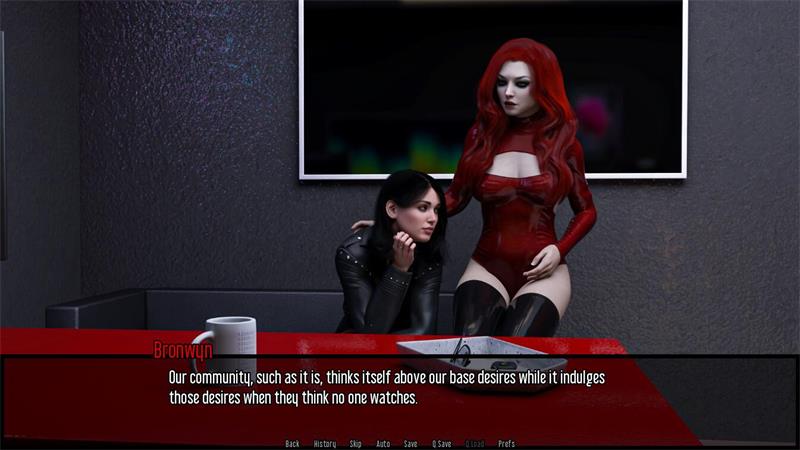The image size is (800, 450).
Task: Go back to the previous dialogue line
Action: tap(292, 444)
